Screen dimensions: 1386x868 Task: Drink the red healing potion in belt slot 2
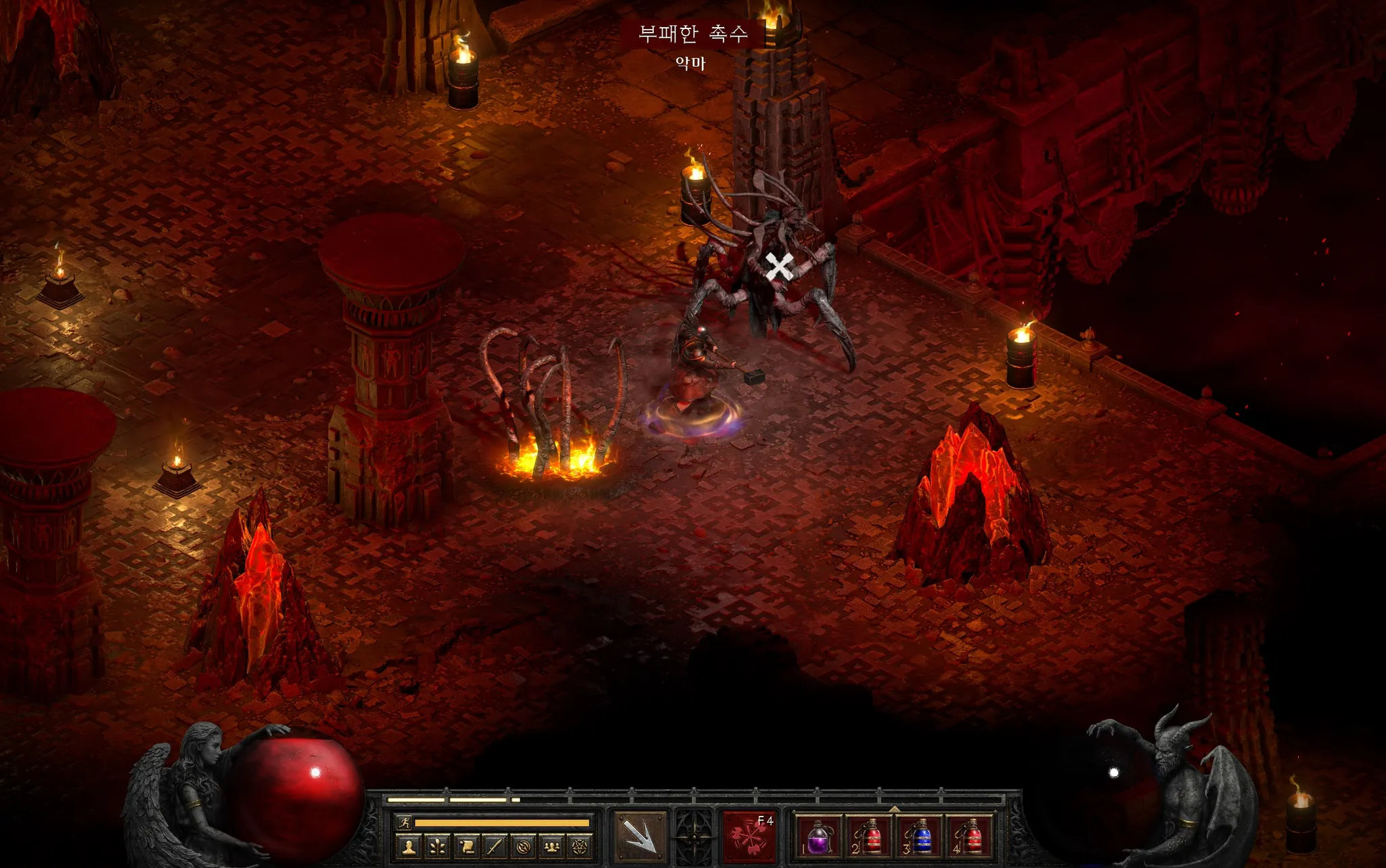point(869,836)
